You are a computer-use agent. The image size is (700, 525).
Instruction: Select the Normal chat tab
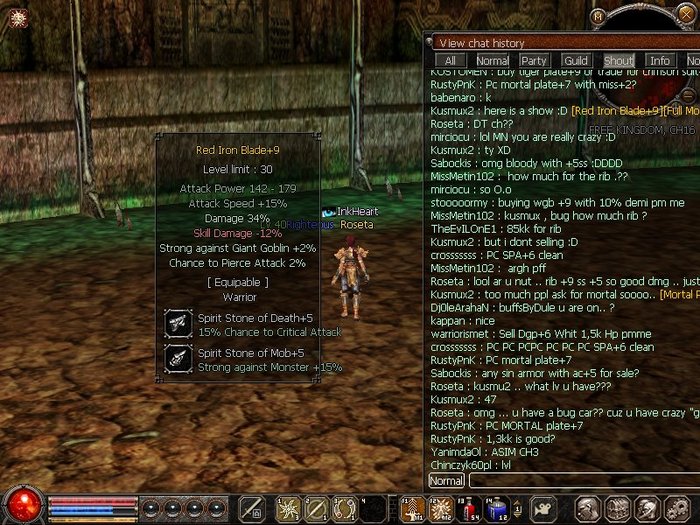(x=492, y=61)
